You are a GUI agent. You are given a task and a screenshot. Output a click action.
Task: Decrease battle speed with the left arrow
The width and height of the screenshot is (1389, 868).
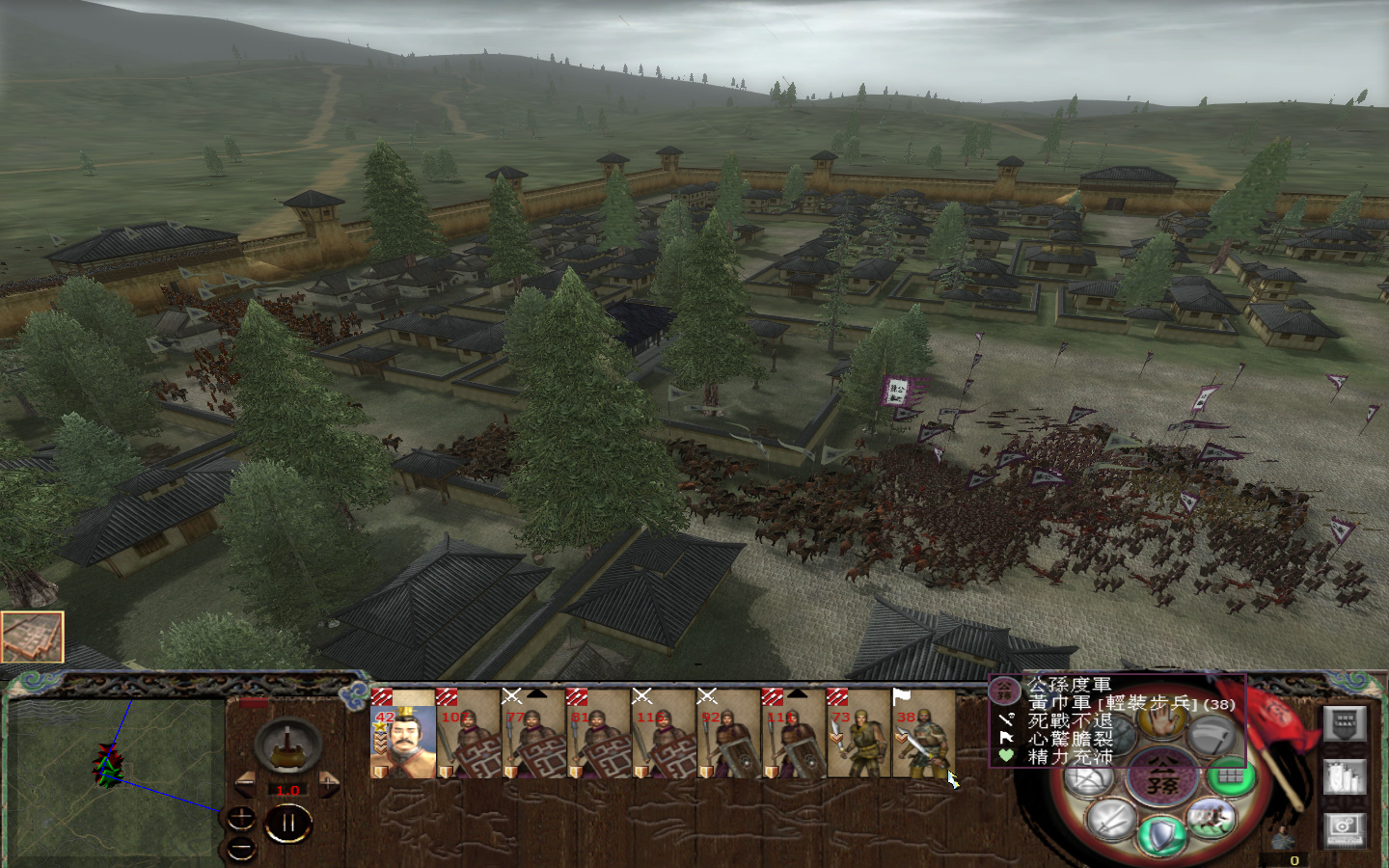(246, 783)
